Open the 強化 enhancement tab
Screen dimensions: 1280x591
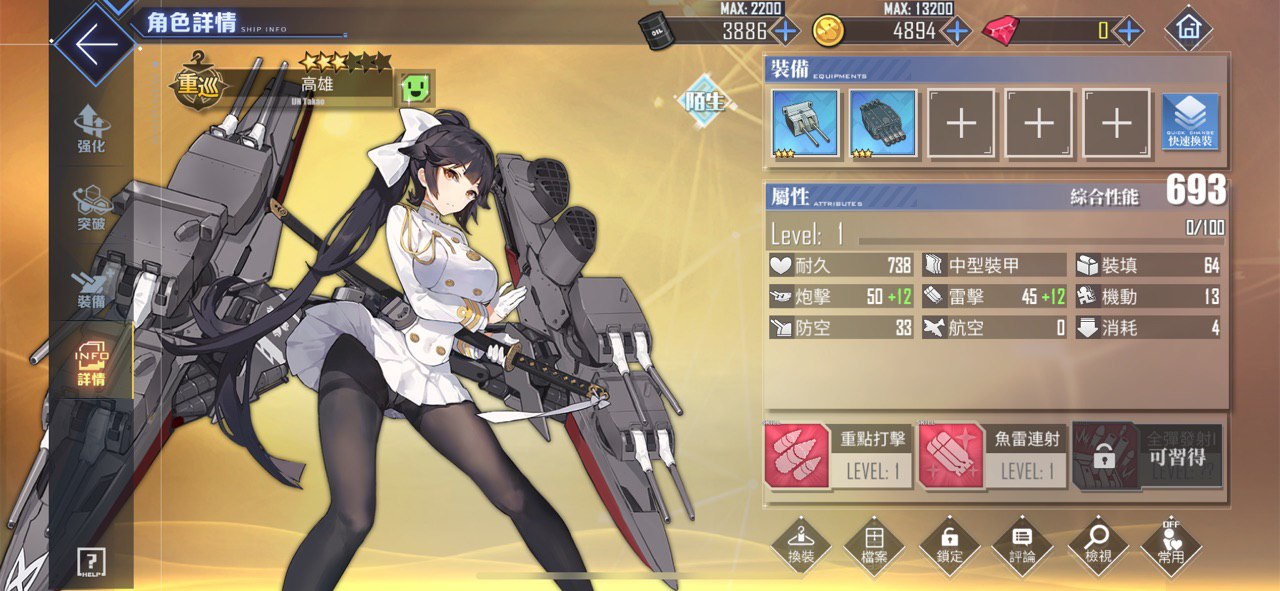[x=91, y=130]
